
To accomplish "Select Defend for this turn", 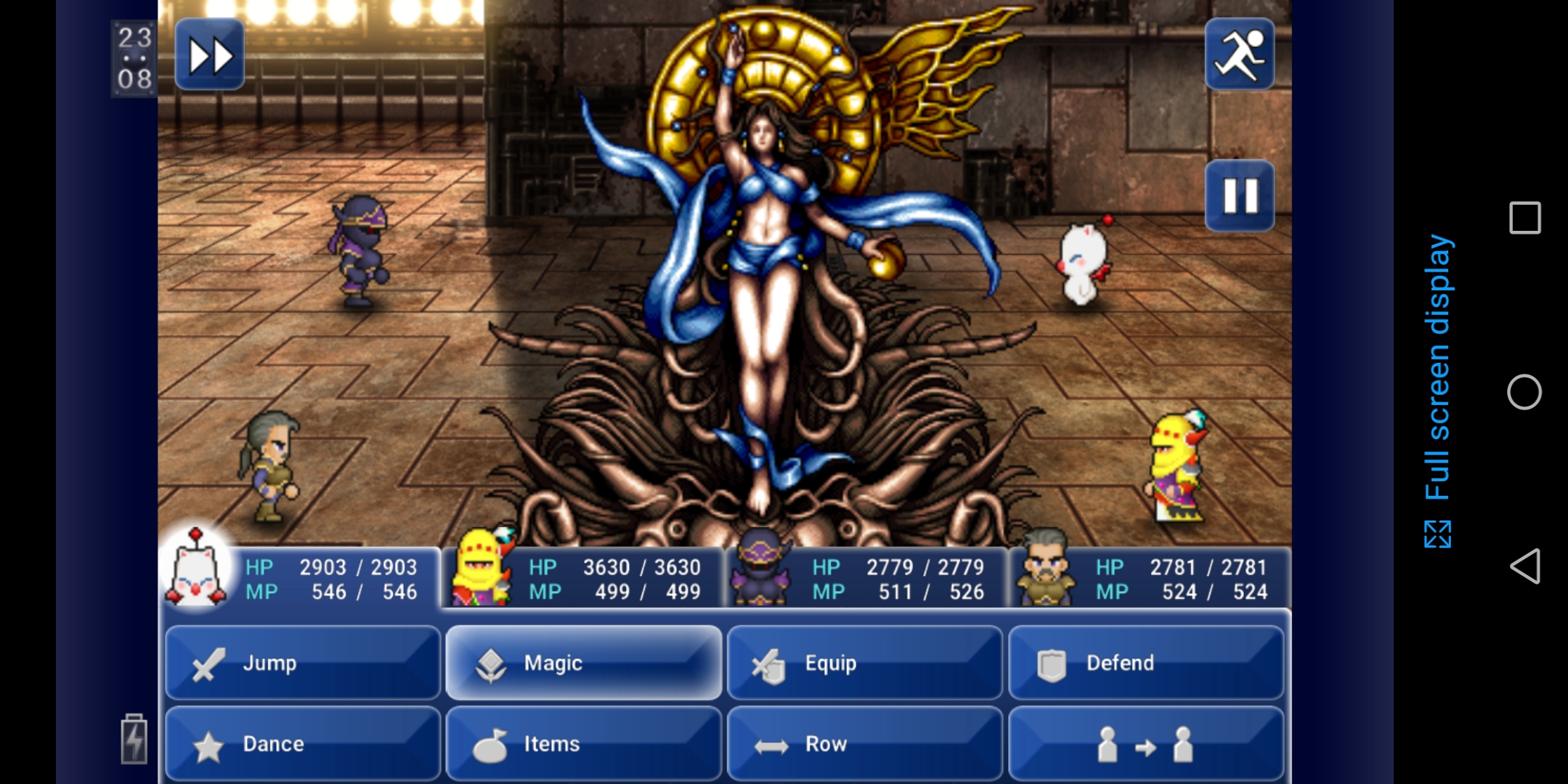I will [1145, 663].
